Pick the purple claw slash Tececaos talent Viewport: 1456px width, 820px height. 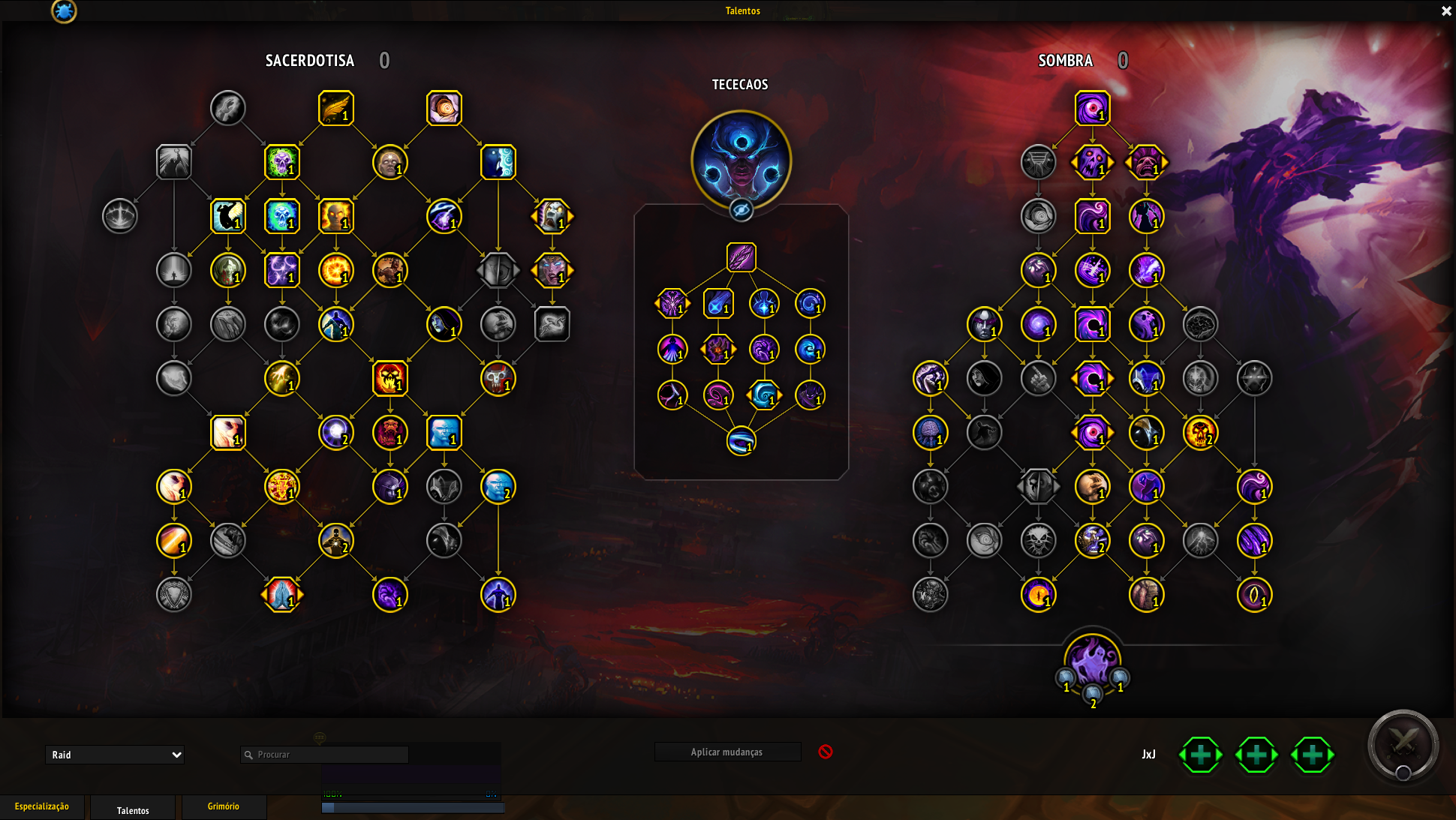[741, 257]
